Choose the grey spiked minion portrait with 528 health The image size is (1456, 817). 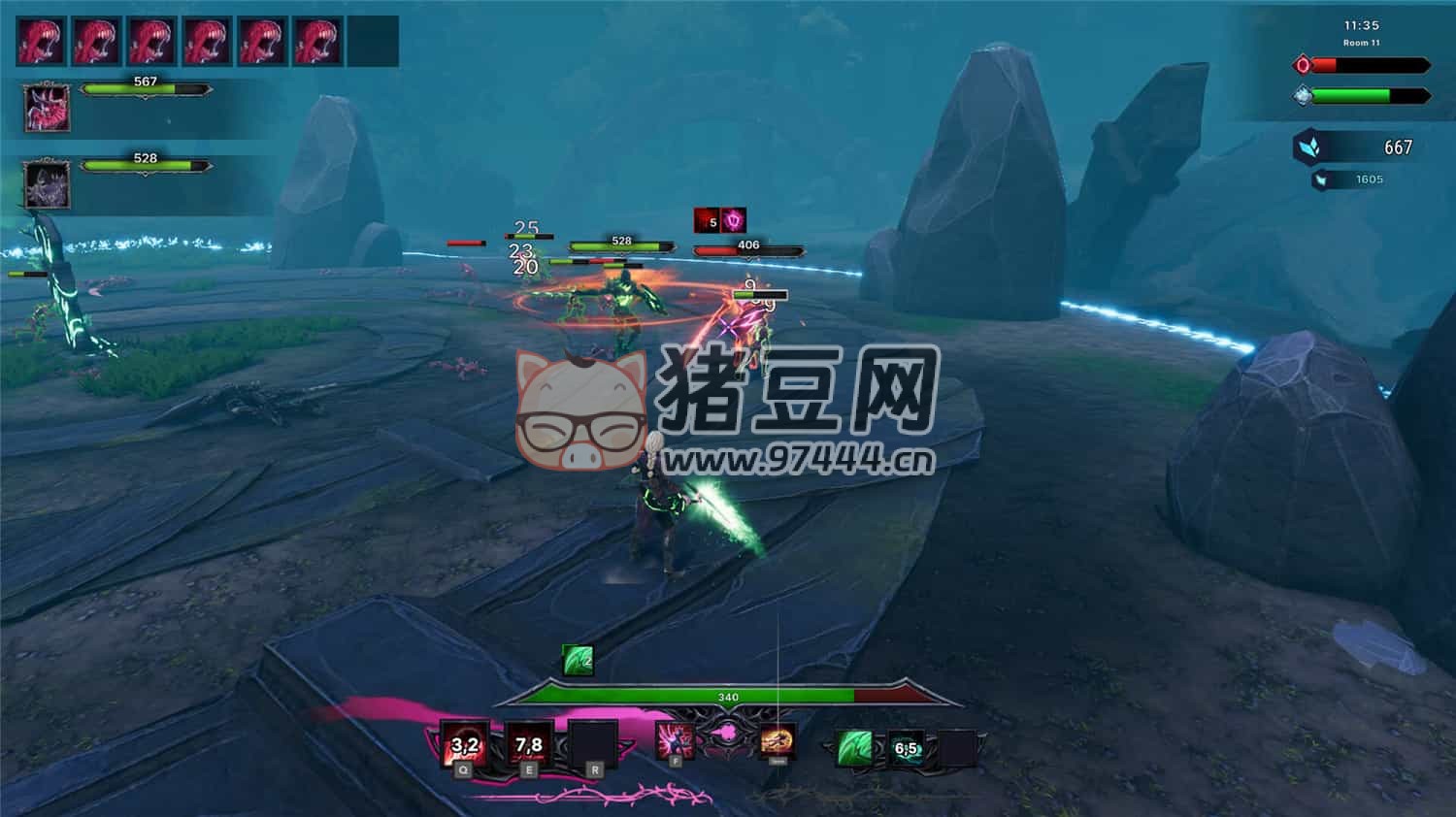click(x=46, y=183)
